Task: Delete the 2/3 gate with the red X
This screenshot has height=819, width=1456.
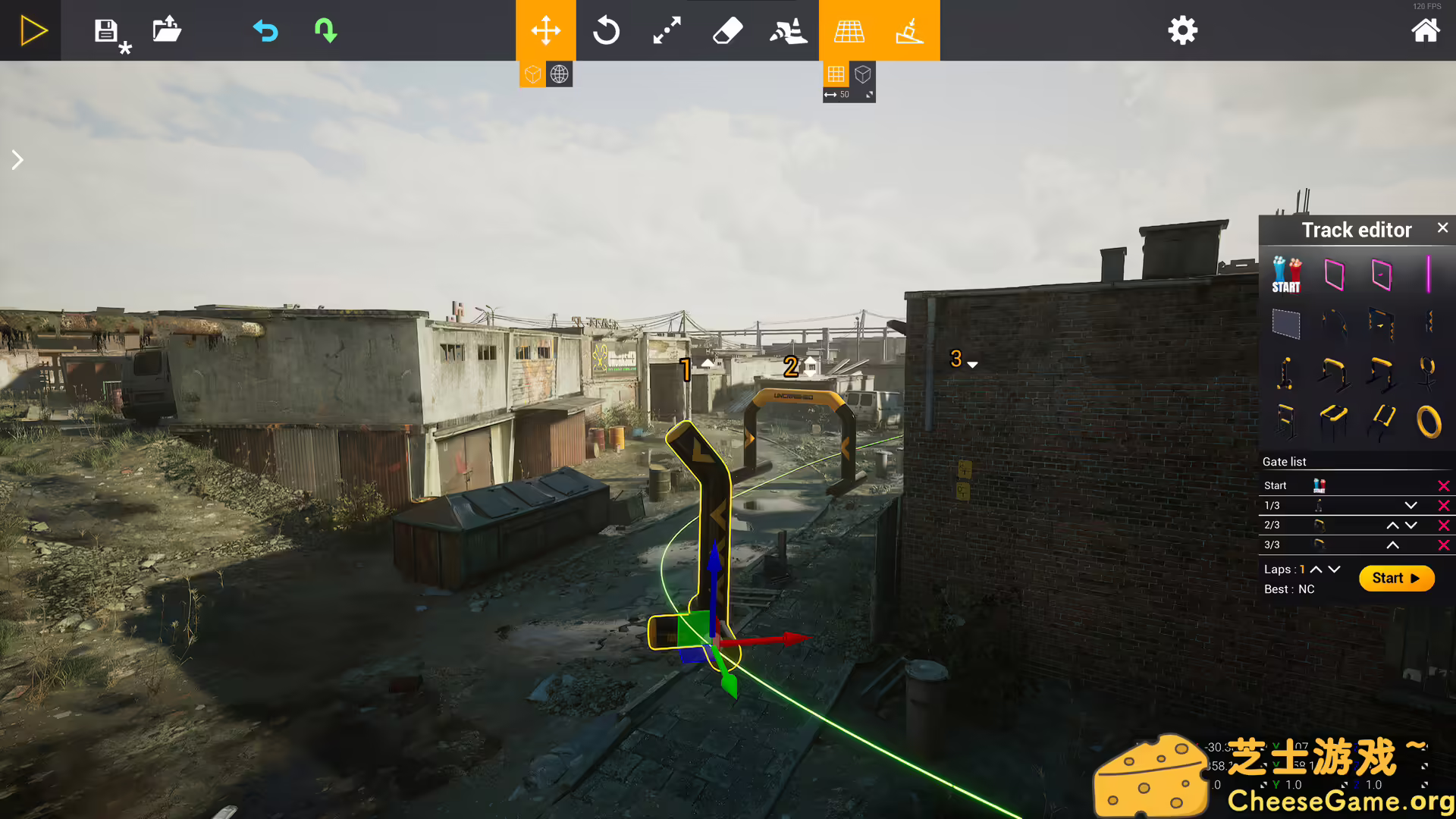Action: pyautogui.click(x=1444, y=525)
